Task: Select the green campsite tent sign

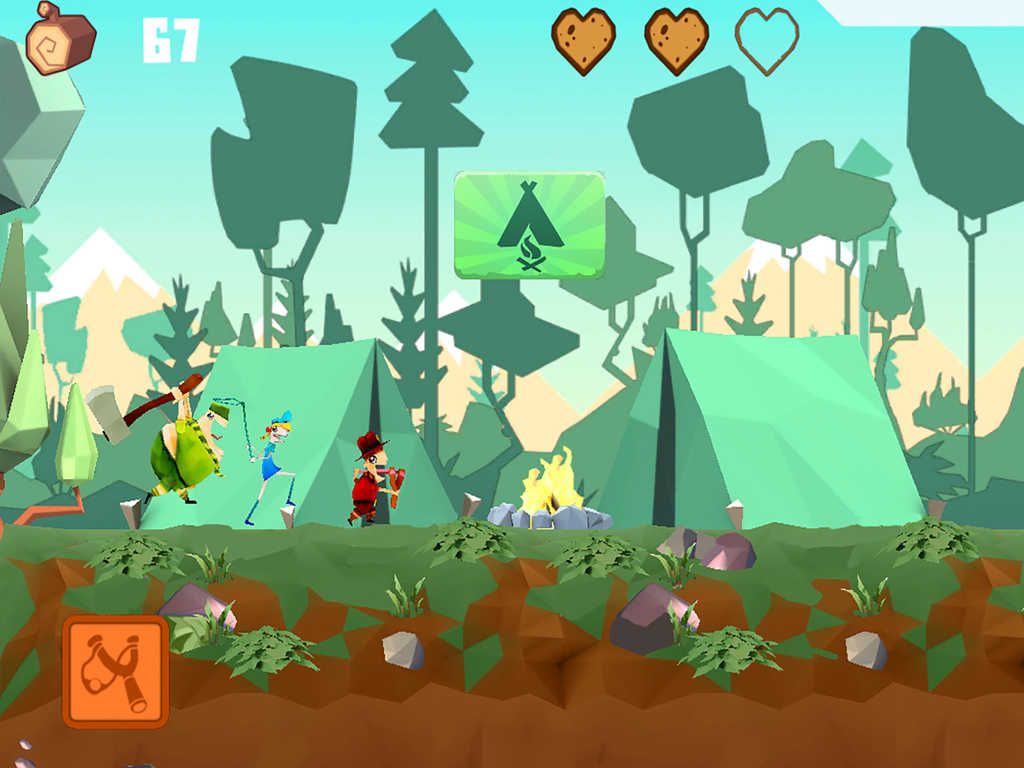Action: click(529, 224)
